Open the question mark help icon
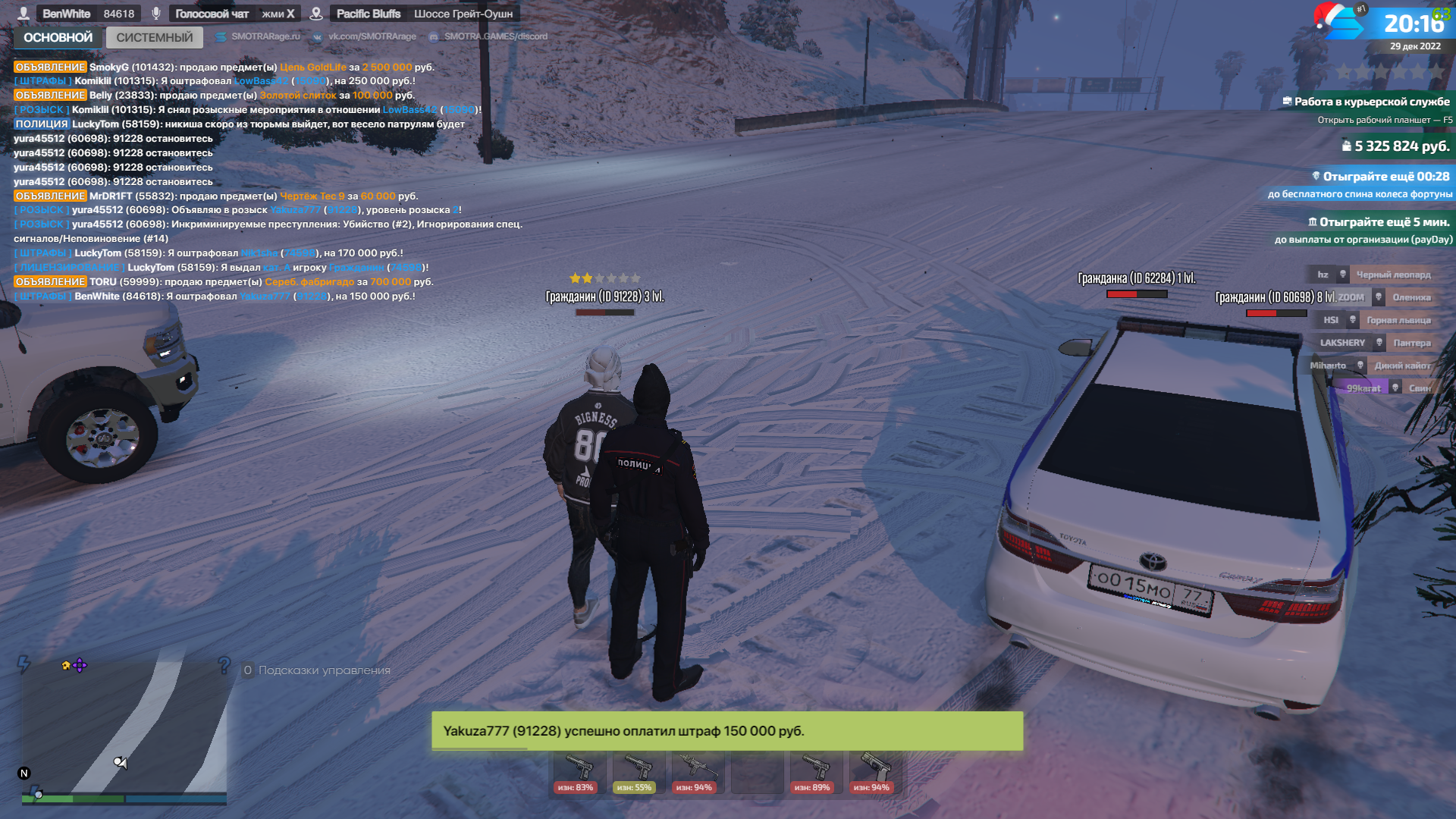Viewport: 1456px width, 819px height. [224, 666]
